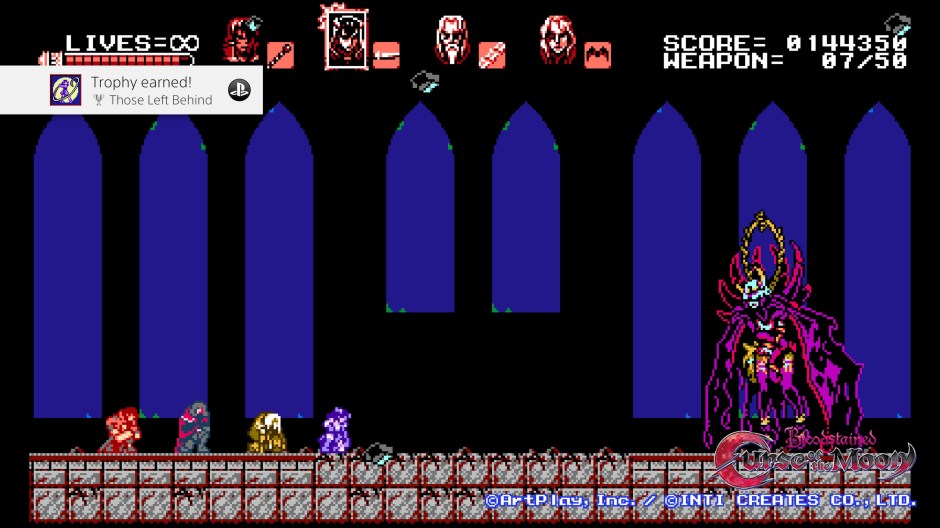Choose the framed Zangetsu portrait

[343, 36]
